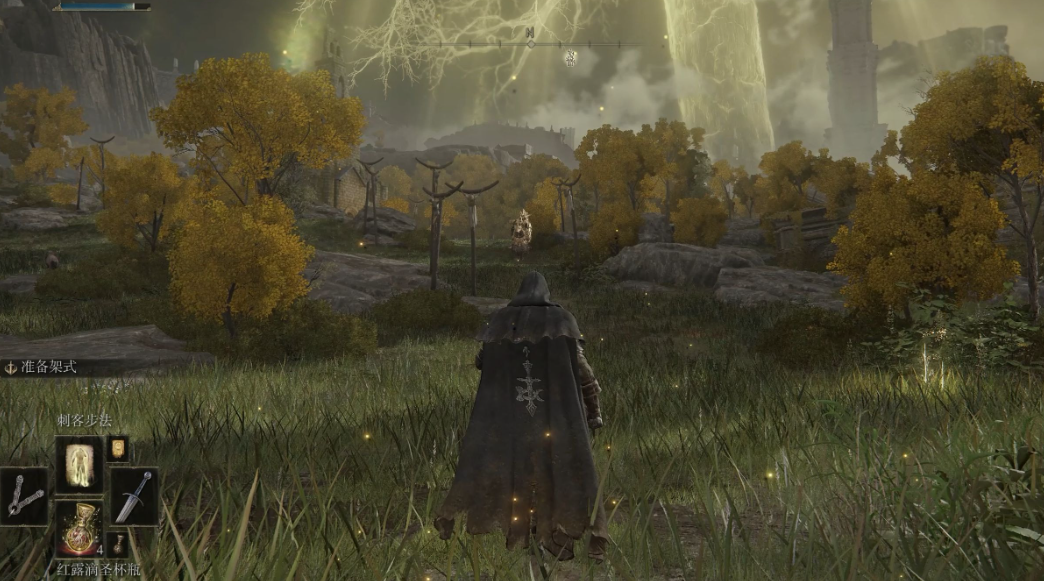Click the small flask pouch icon
This screenshot has width=1044, height=581.
click(x=117, y=545)
